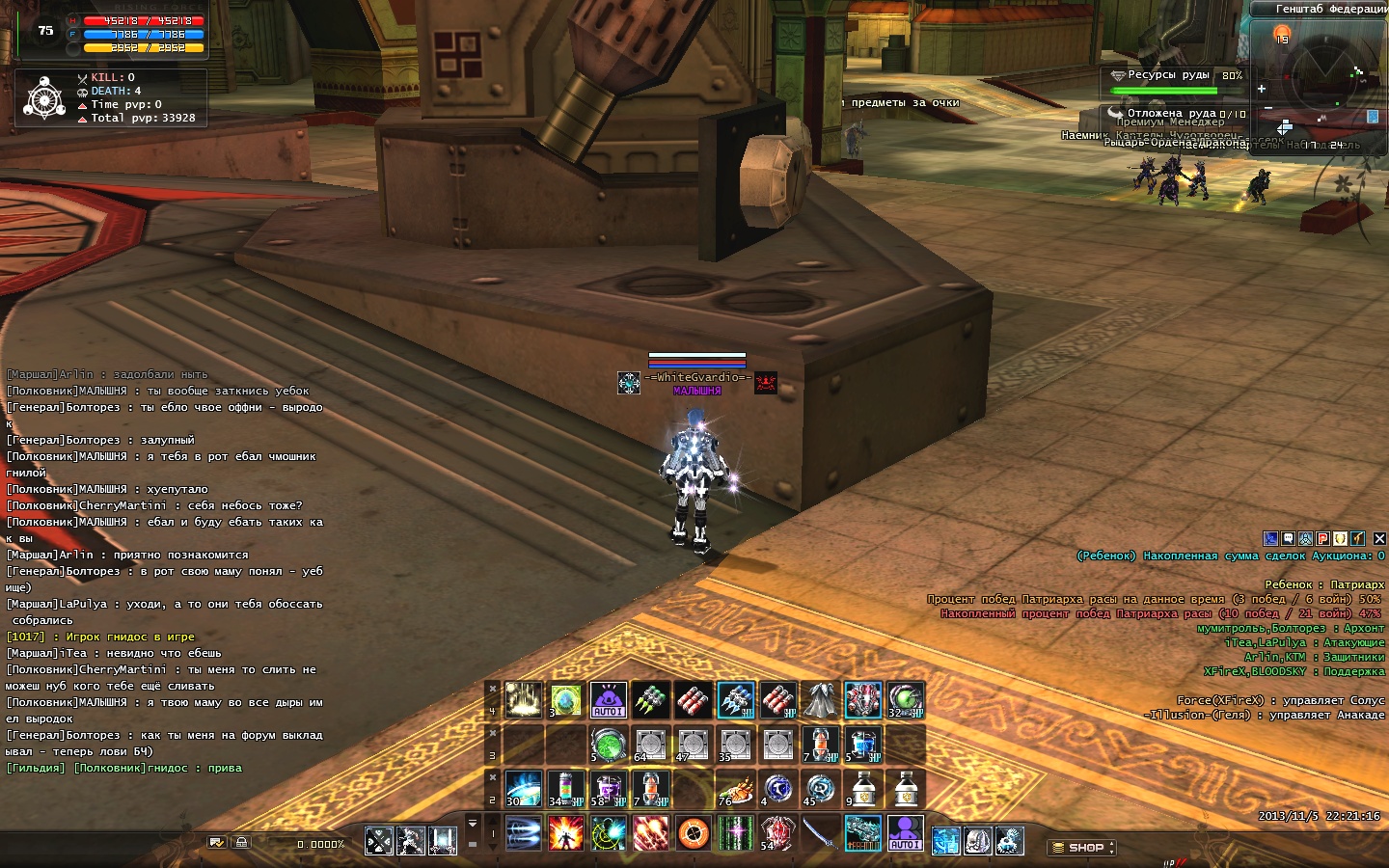This screenshot has width=1389, height=868.
Task: Toggle the golden shield filter icon
Action: (x=1341, y=539)
